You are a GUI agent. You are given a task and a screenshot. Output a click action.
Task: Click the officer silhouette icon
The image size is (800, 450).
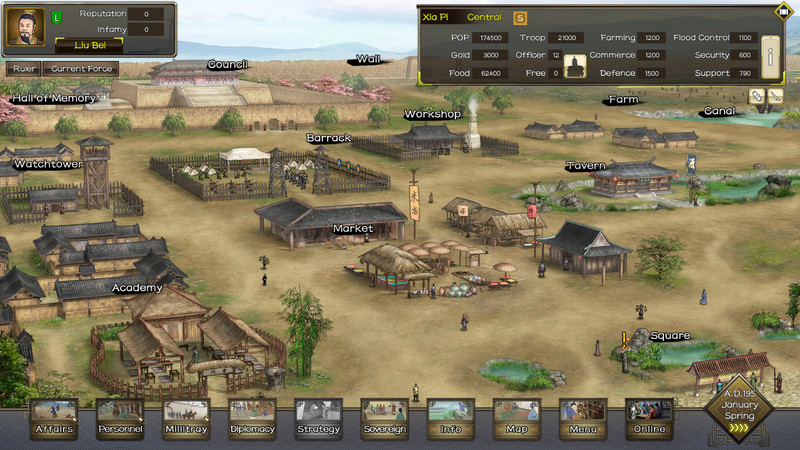point(576,67)
